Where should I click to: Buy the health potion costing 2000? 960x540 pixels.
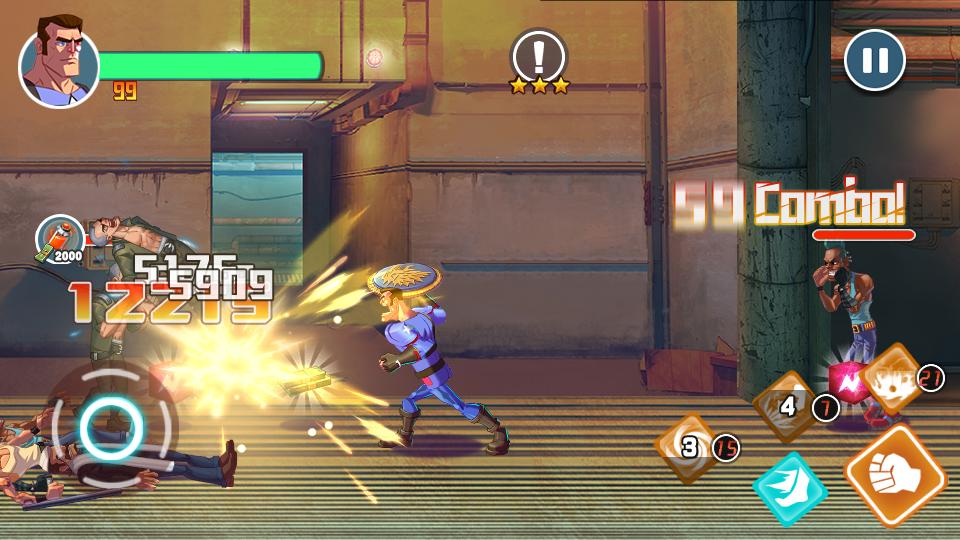click(59, 237)
